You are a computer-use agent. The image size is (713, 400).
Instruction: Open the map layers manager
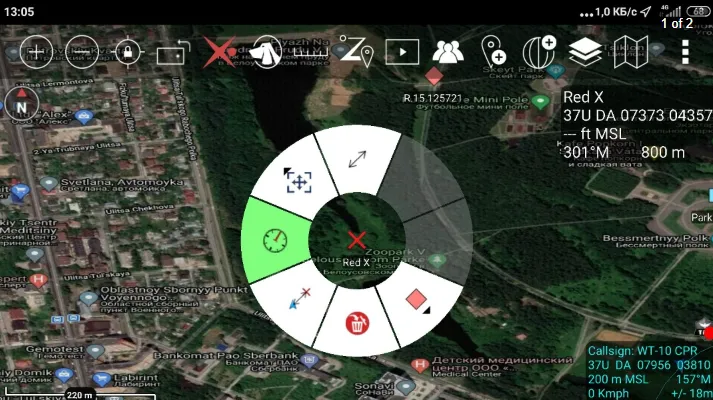pos(586,50)
